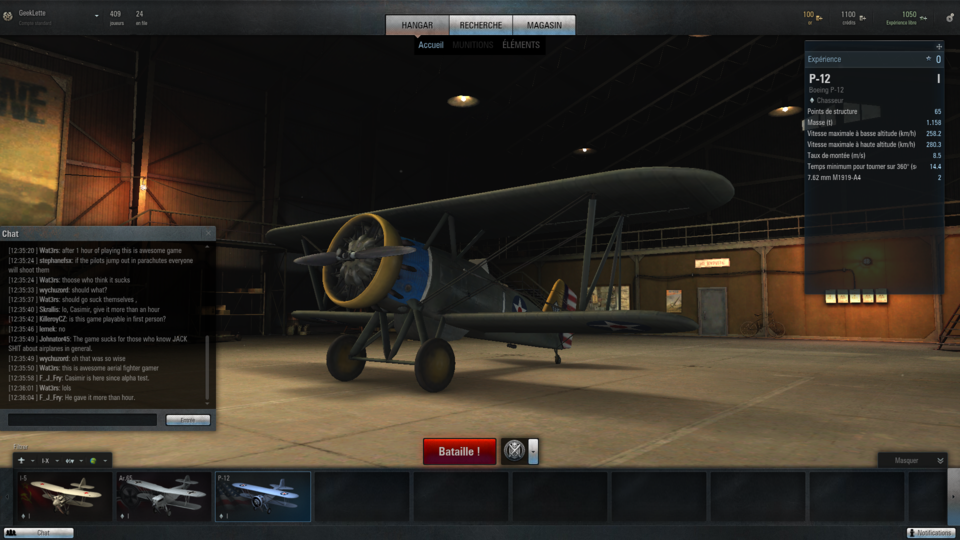Toggle the Chat button in bottom bar
The height and width of the screenshot is (540, 960).
click(39, 533)
